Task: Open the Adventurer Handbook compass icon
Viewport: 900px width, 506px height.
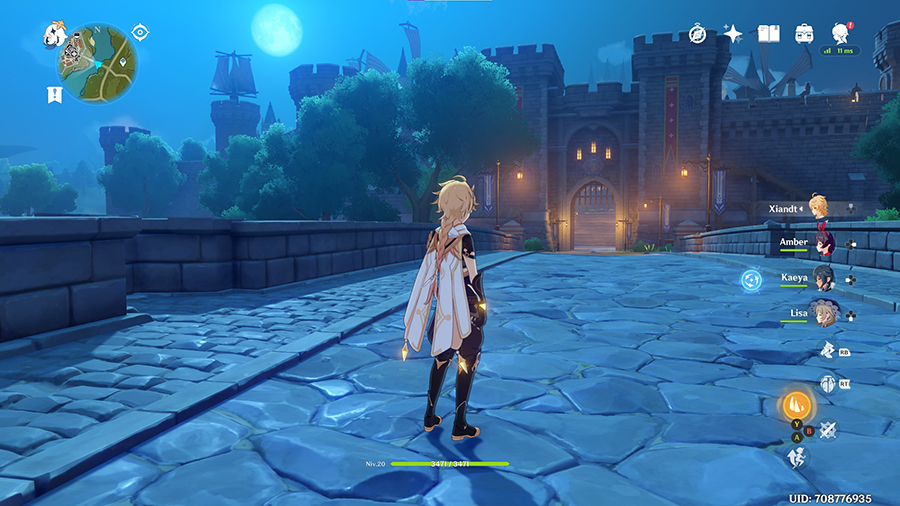Action: (698, 34)
